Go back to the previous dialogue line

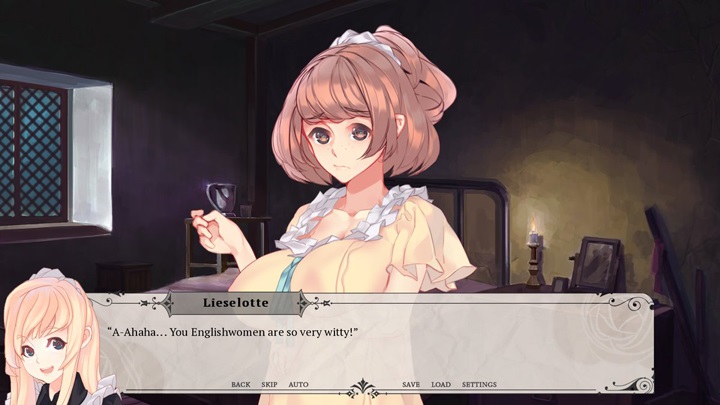pyautogui.click(x=240, y=385)
